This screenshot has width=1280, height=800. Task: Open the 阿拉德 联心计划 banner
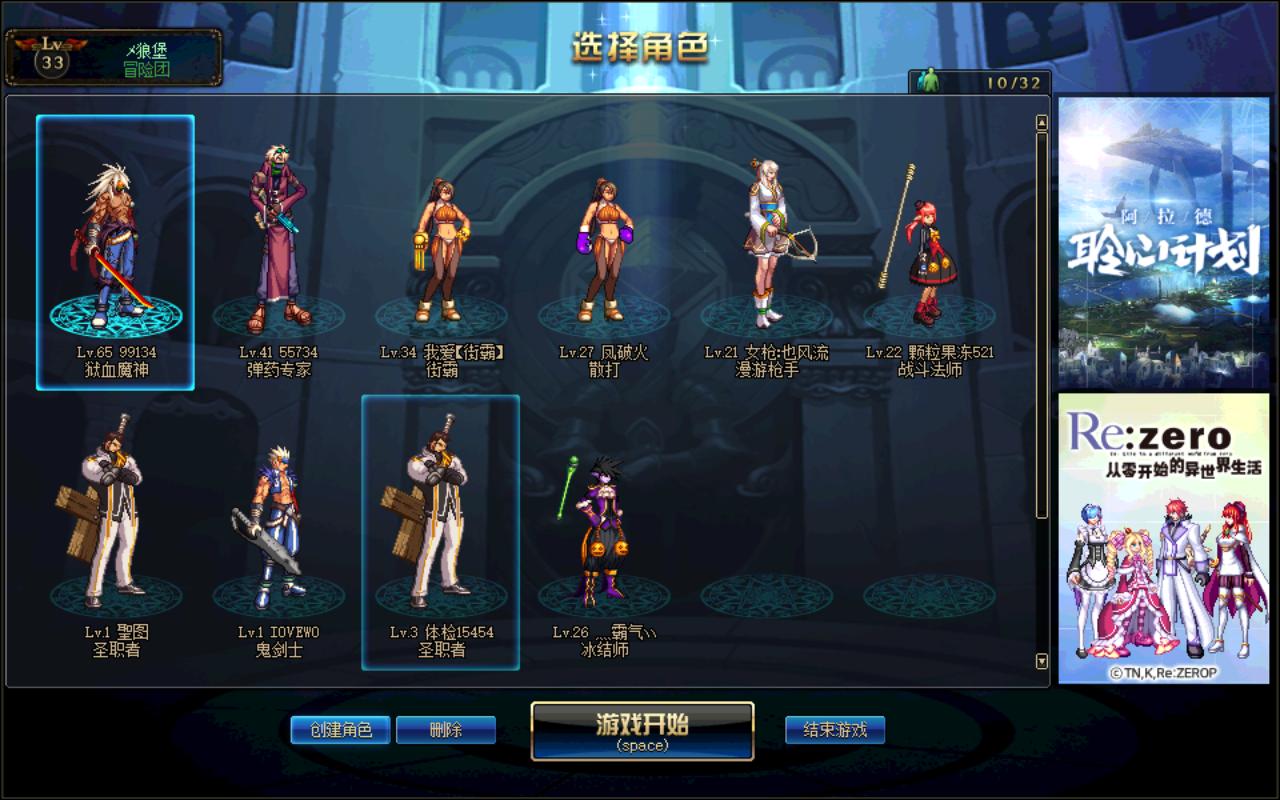click(1162, 242)
